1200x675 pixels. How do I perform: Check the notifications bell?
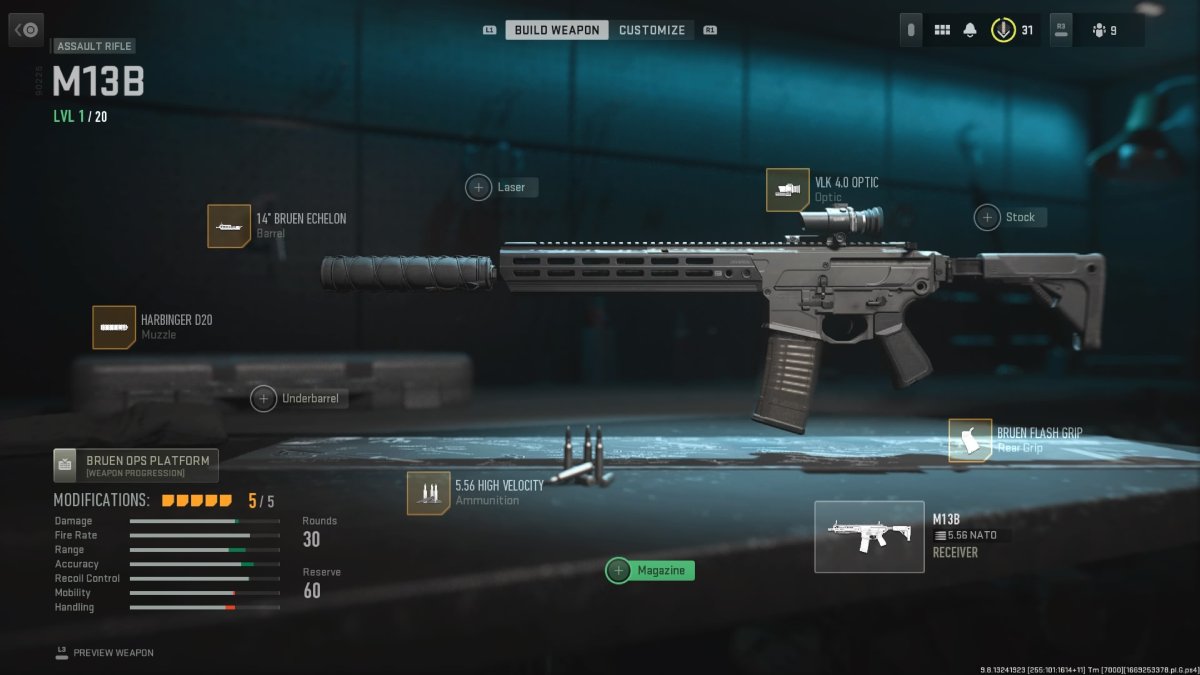[x=969, y=30]
